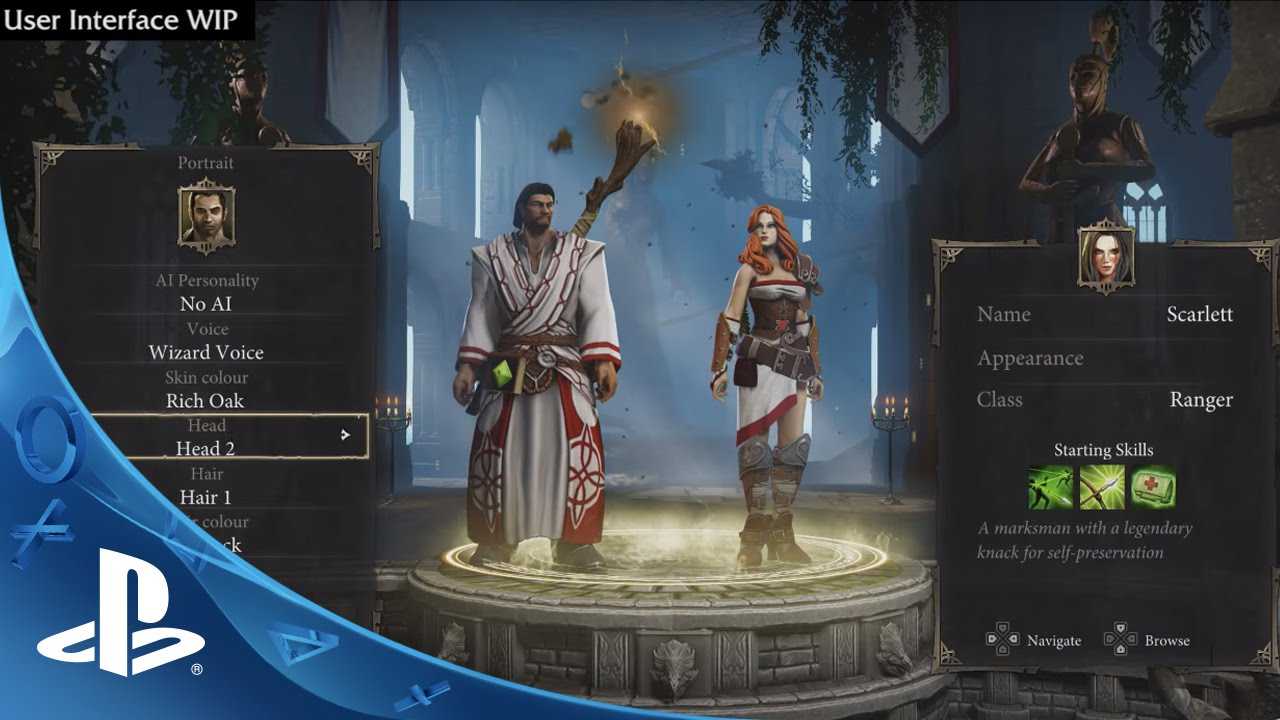Select the Hair 1 option row

(206, 497)
